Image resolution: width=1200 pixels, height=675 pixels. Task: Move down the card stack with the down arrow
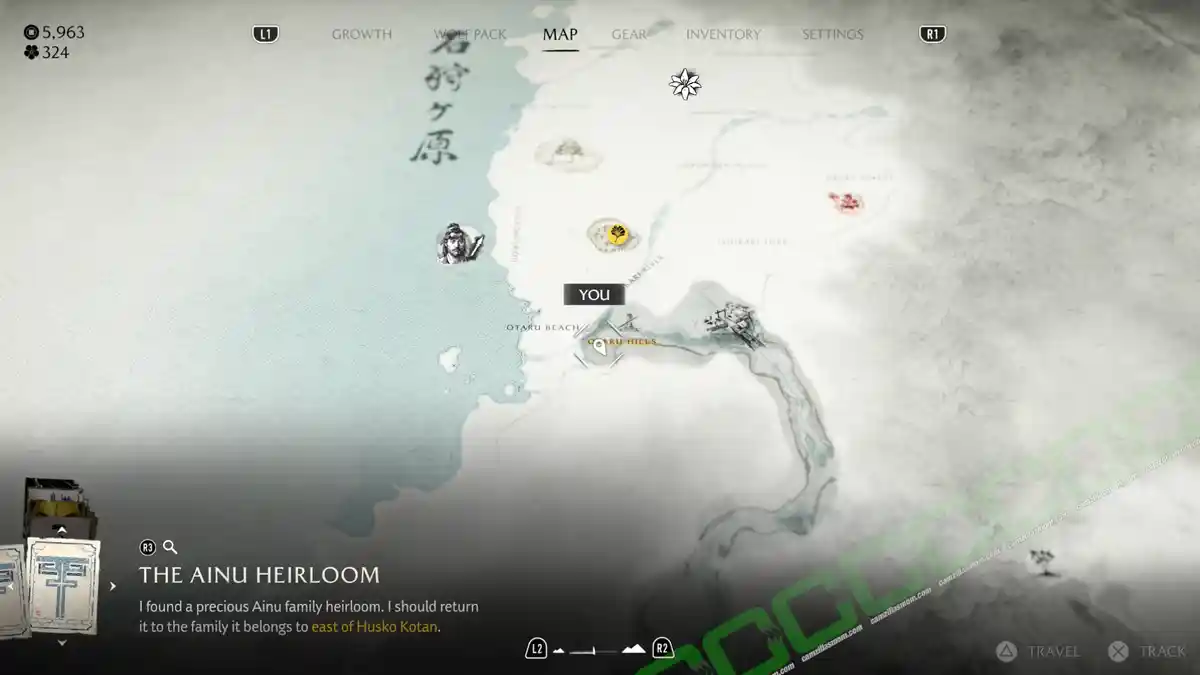pyautogui.click(x=62, y=643)
